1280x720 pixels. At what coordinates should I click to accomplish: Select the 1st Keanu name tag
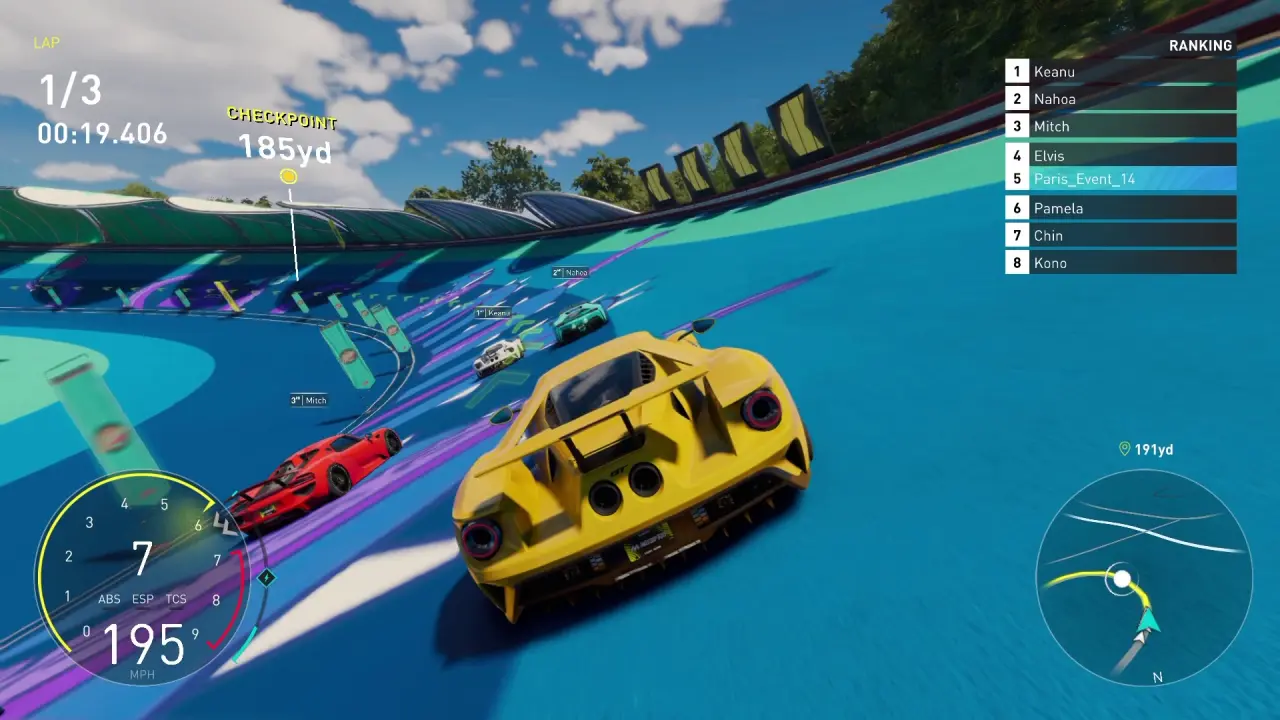tap(493, 313)
